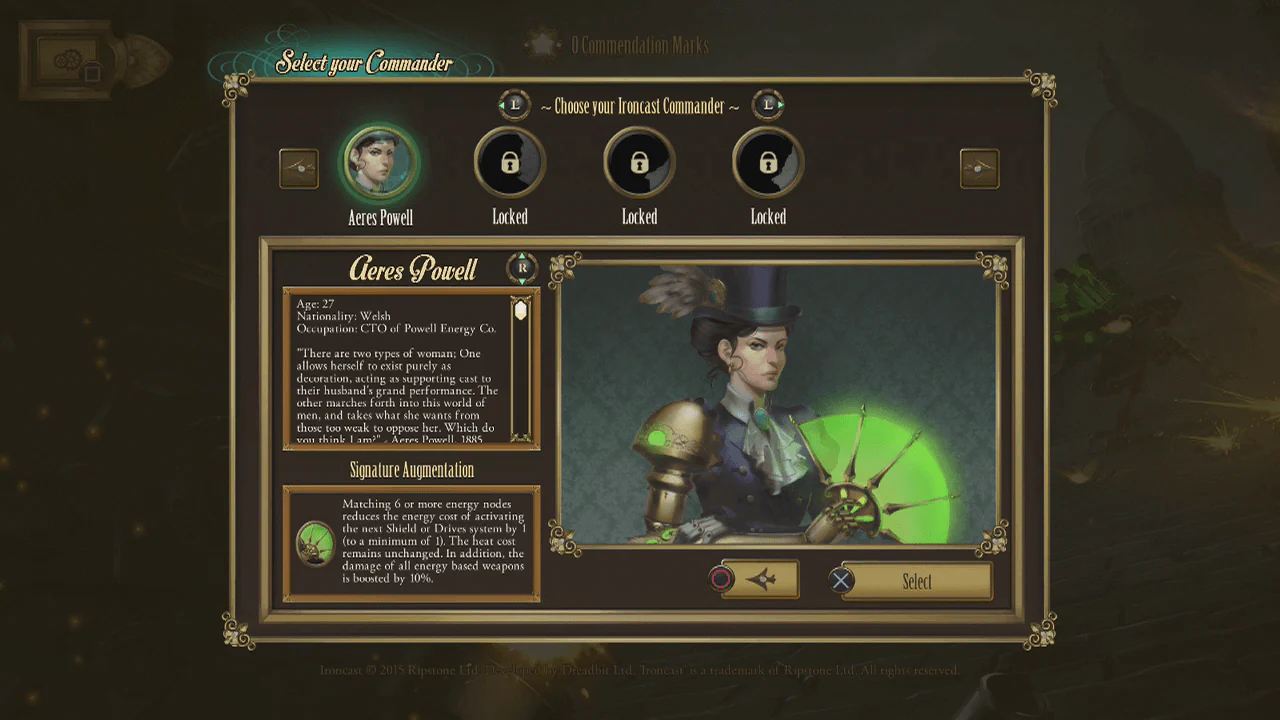Screen dimensions: 1280x720
Task: Click the right arrow navigation icon
Action: point(979,168)
